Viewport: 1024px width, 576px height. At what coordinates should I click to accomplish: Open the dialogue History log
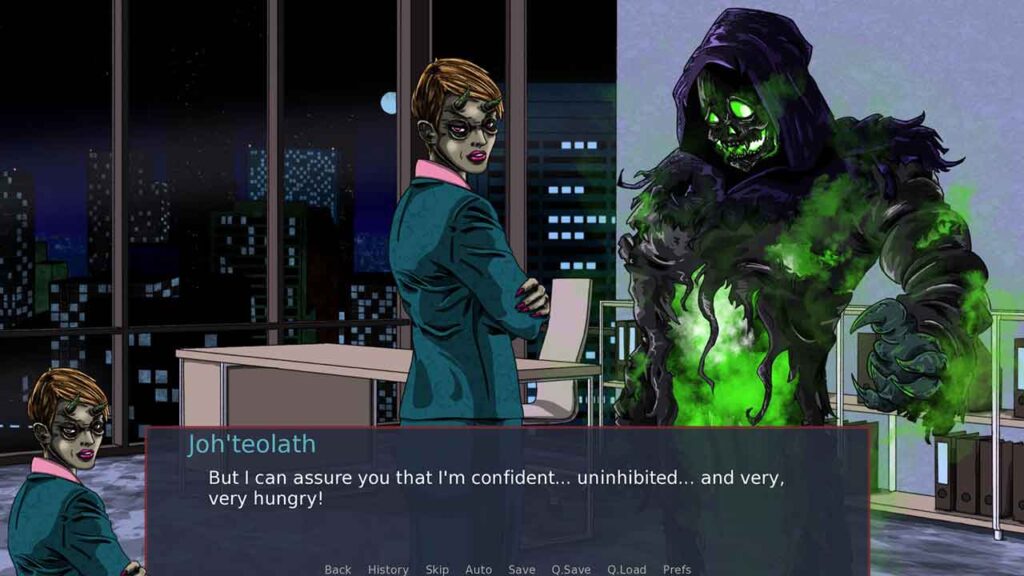(388, 569)
